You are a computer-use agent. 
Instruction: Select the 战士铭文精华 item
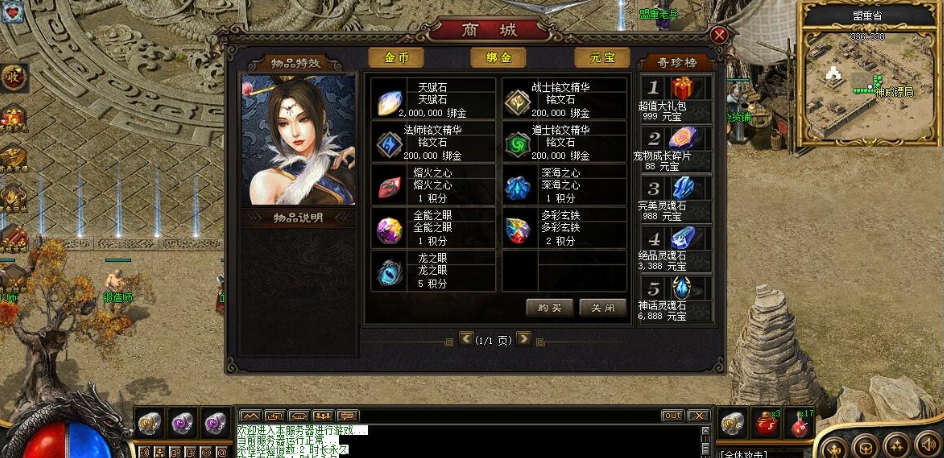click(x=563, y=100)
